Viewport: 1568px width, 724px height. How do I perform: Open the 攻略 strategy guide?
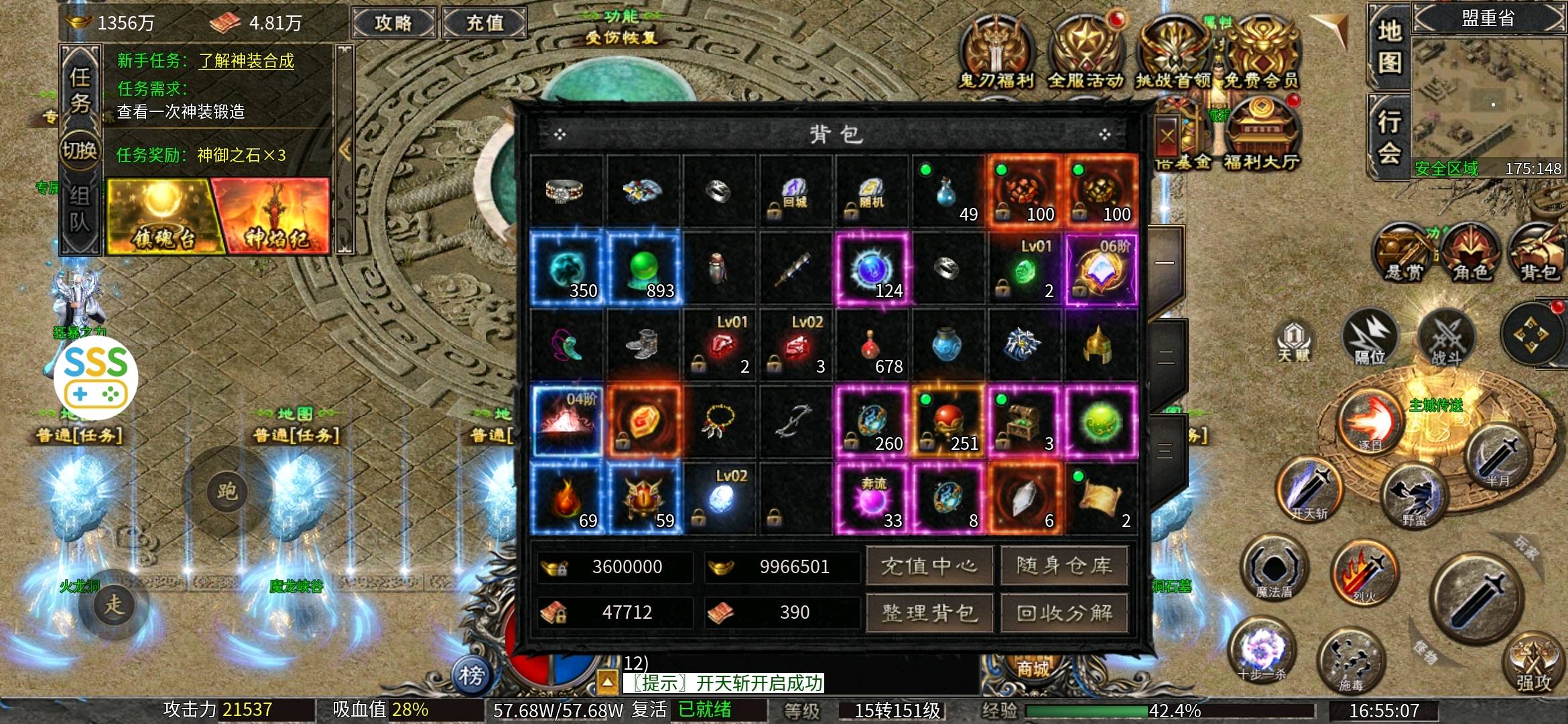tap(393, 23)
